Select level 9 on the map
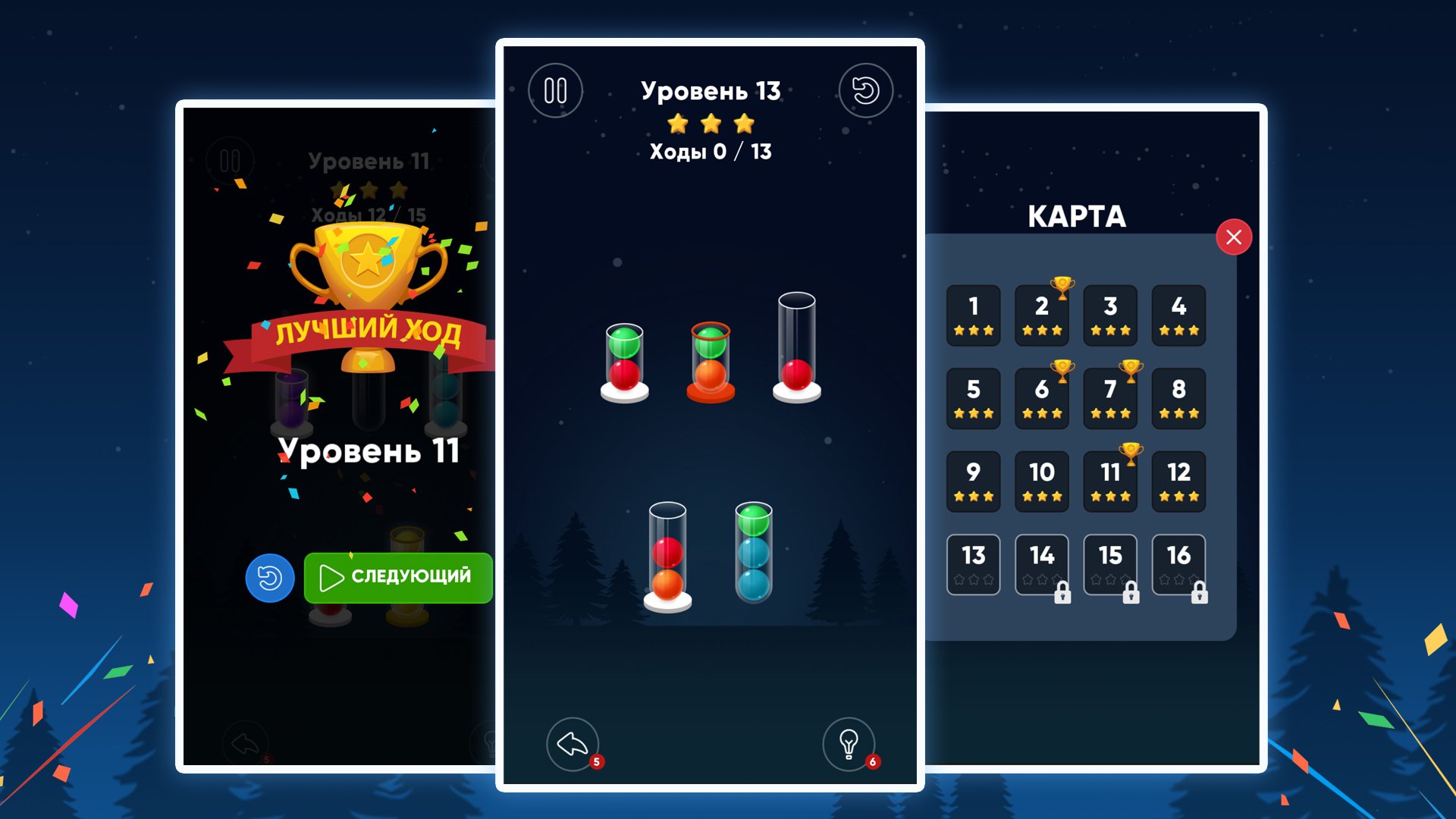 coord(974,481)
